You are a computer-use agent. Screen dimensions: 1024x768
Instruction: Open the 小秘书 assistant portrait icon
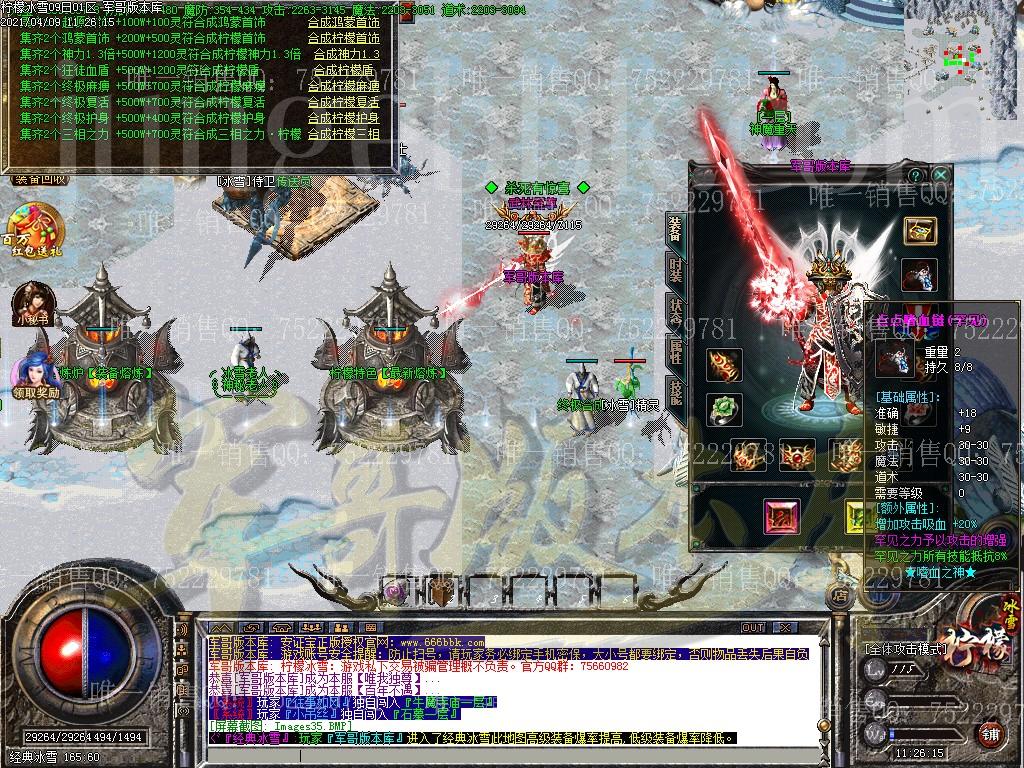coord(32,304)
